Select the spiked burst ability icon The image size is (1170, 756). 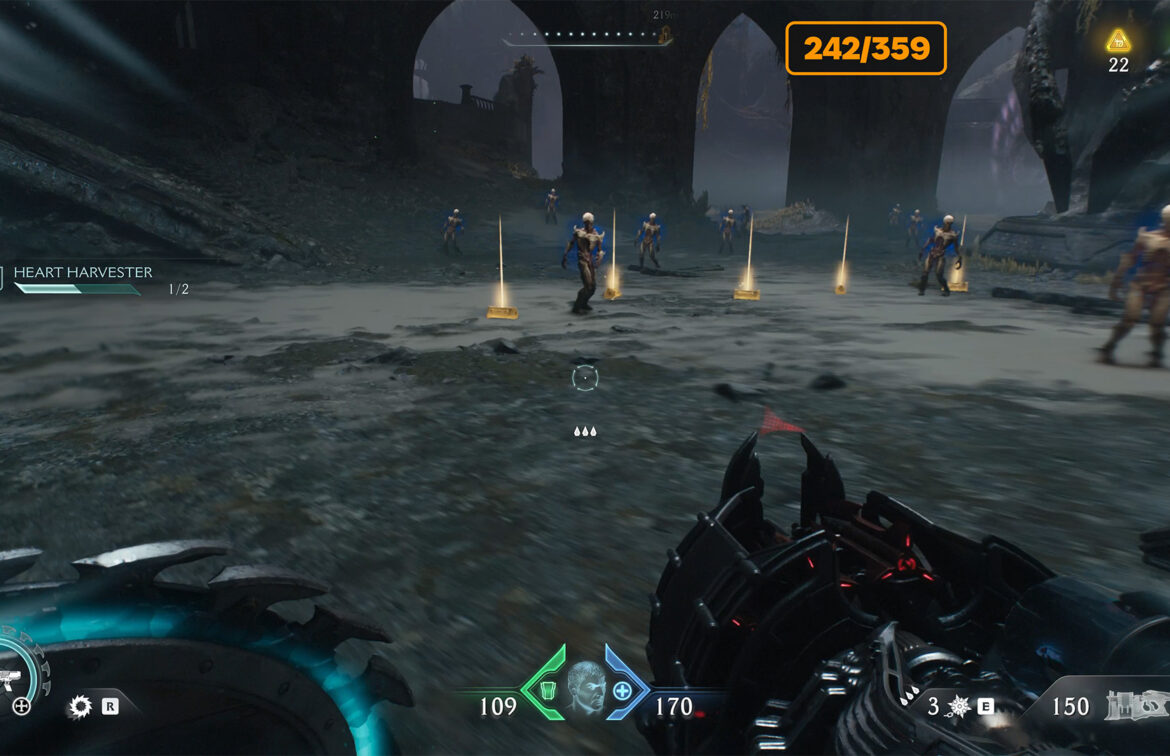(958, 706)
